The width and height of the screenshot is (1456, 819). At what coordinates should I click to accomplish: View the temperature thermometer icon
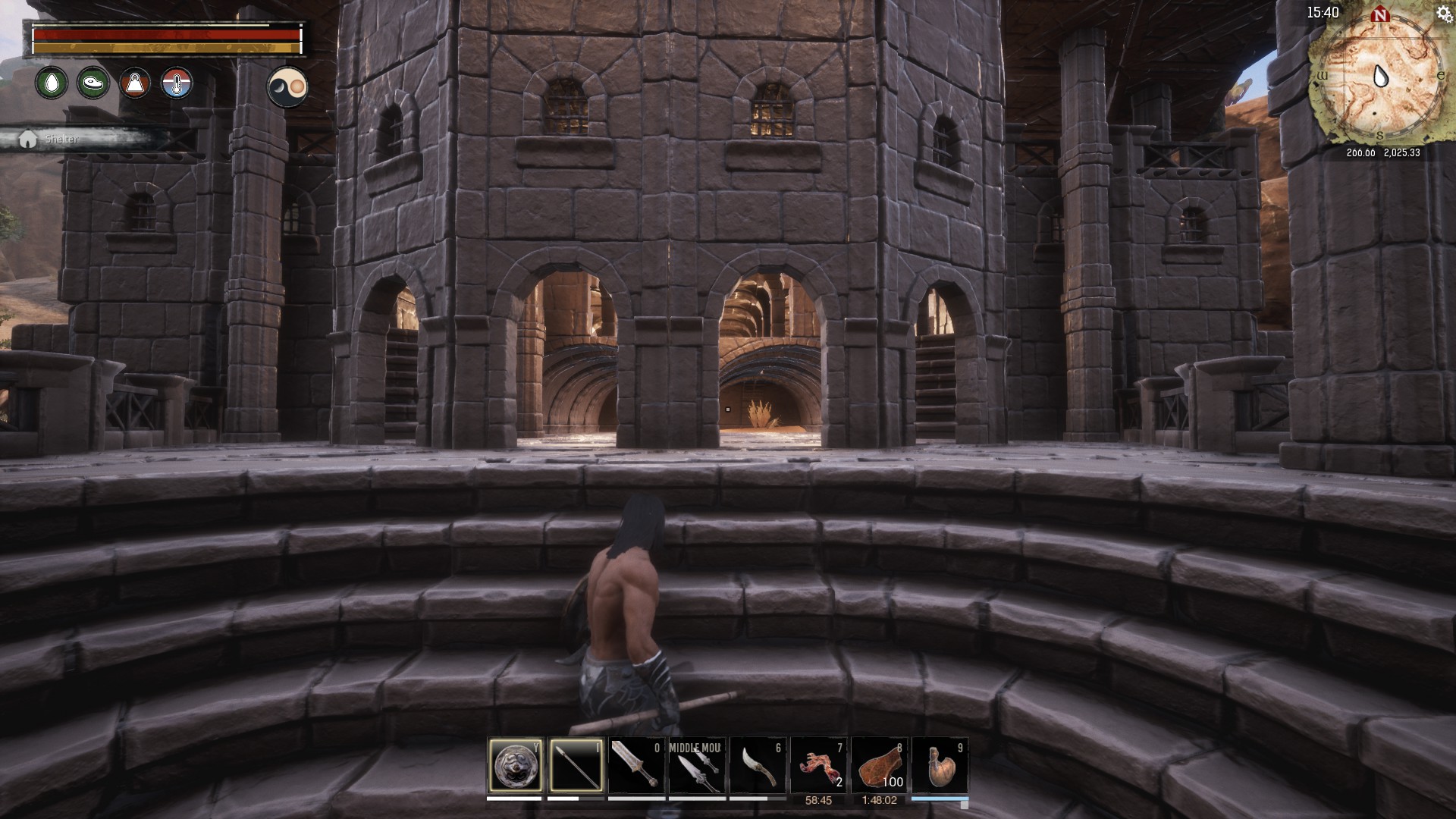tap(177, 83)
